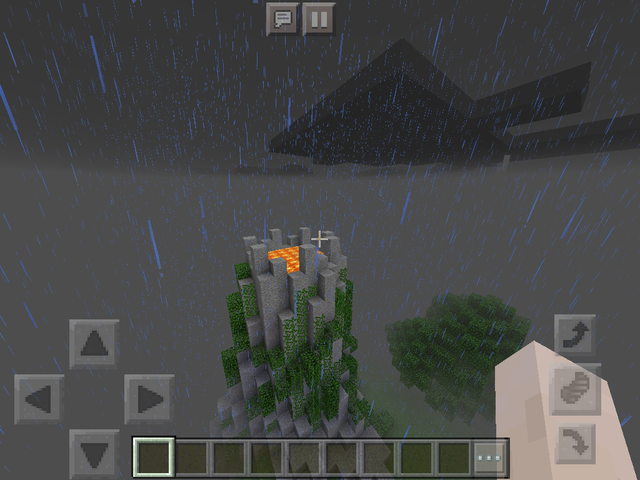Tap the wing button between the fly arrows
This screenshot has width=640, height=480.
click(x=577, y=389)
